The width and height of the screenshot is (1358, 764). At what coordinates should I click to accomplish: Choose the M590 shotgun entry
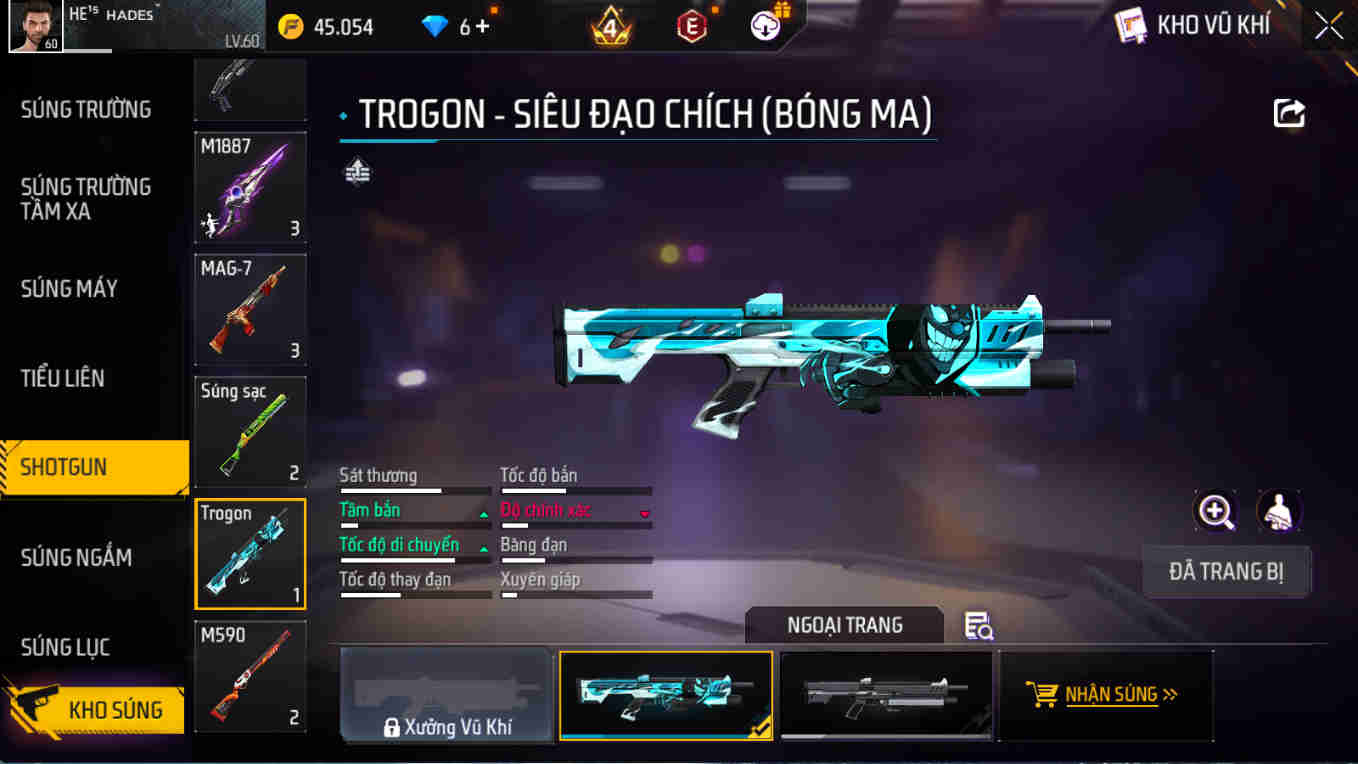point(250,676)
